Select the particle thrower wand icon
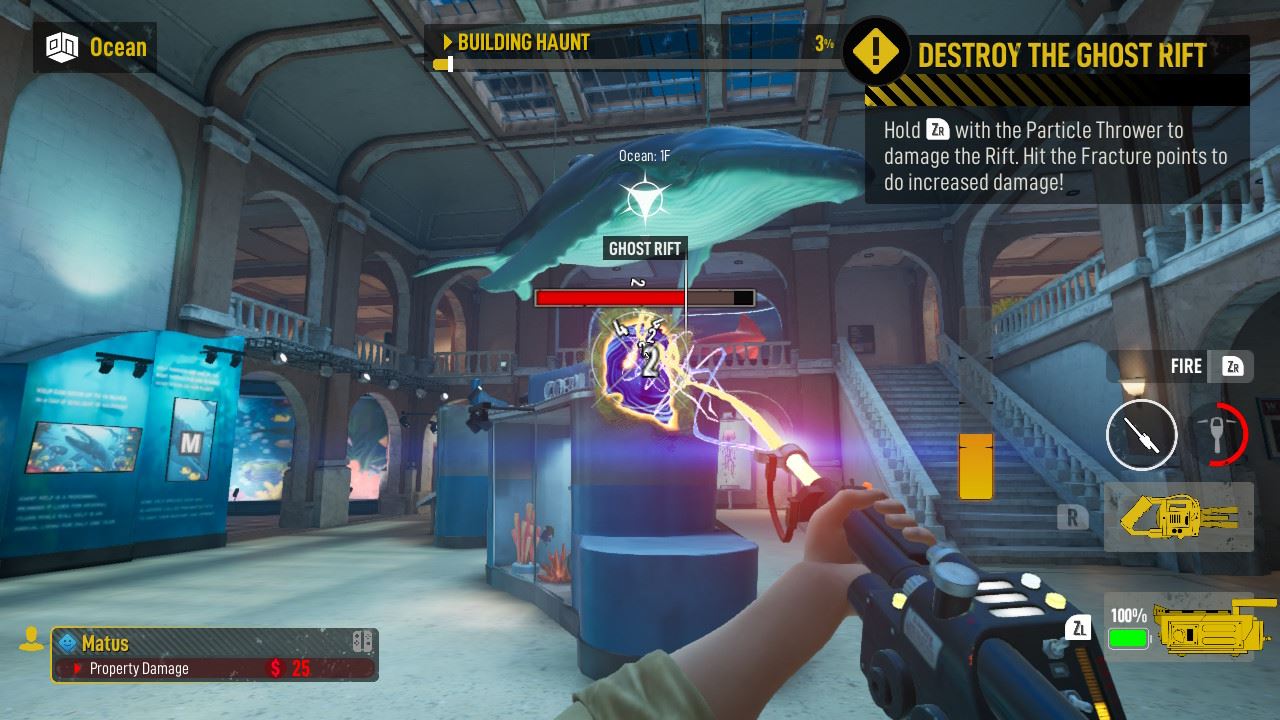The width and height of the screenshot is (1280, 720). pyautogui.click(x=1141, y=435)
